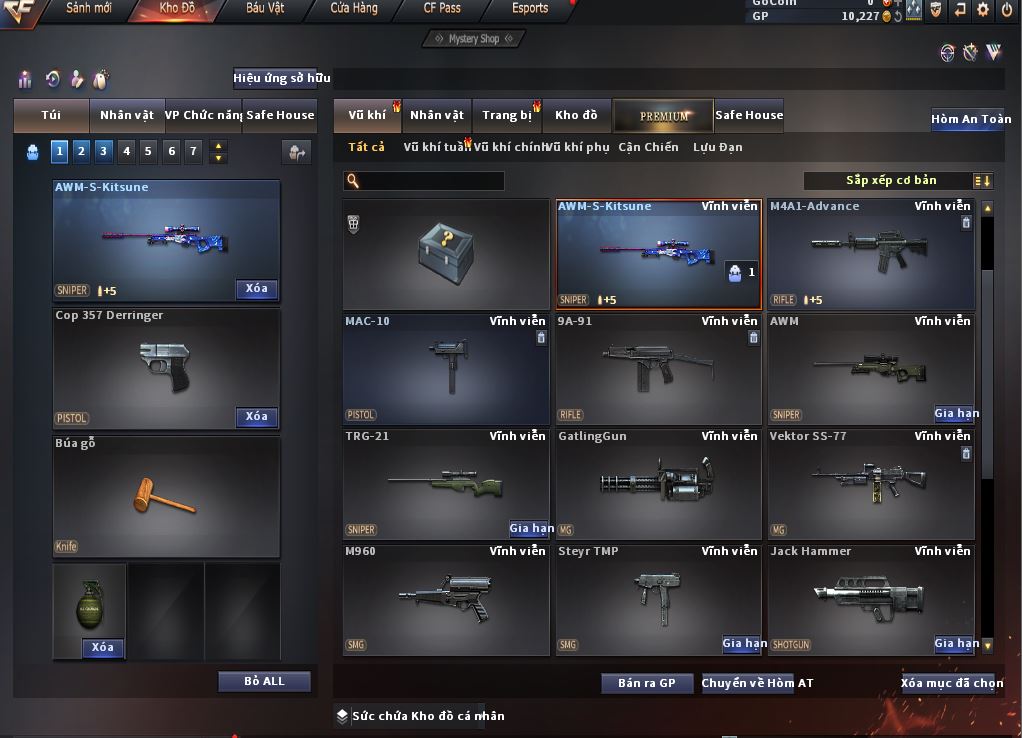Click the Bán ra GP sell button
Screen dimensions: 1022x738
646,684
